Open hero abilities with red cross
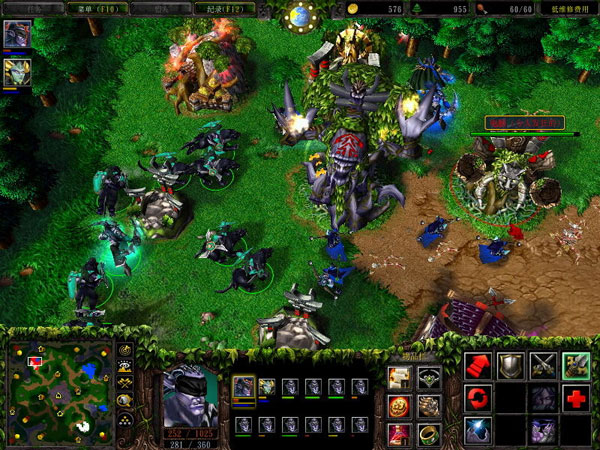600x450 pixels. point(575,398)
